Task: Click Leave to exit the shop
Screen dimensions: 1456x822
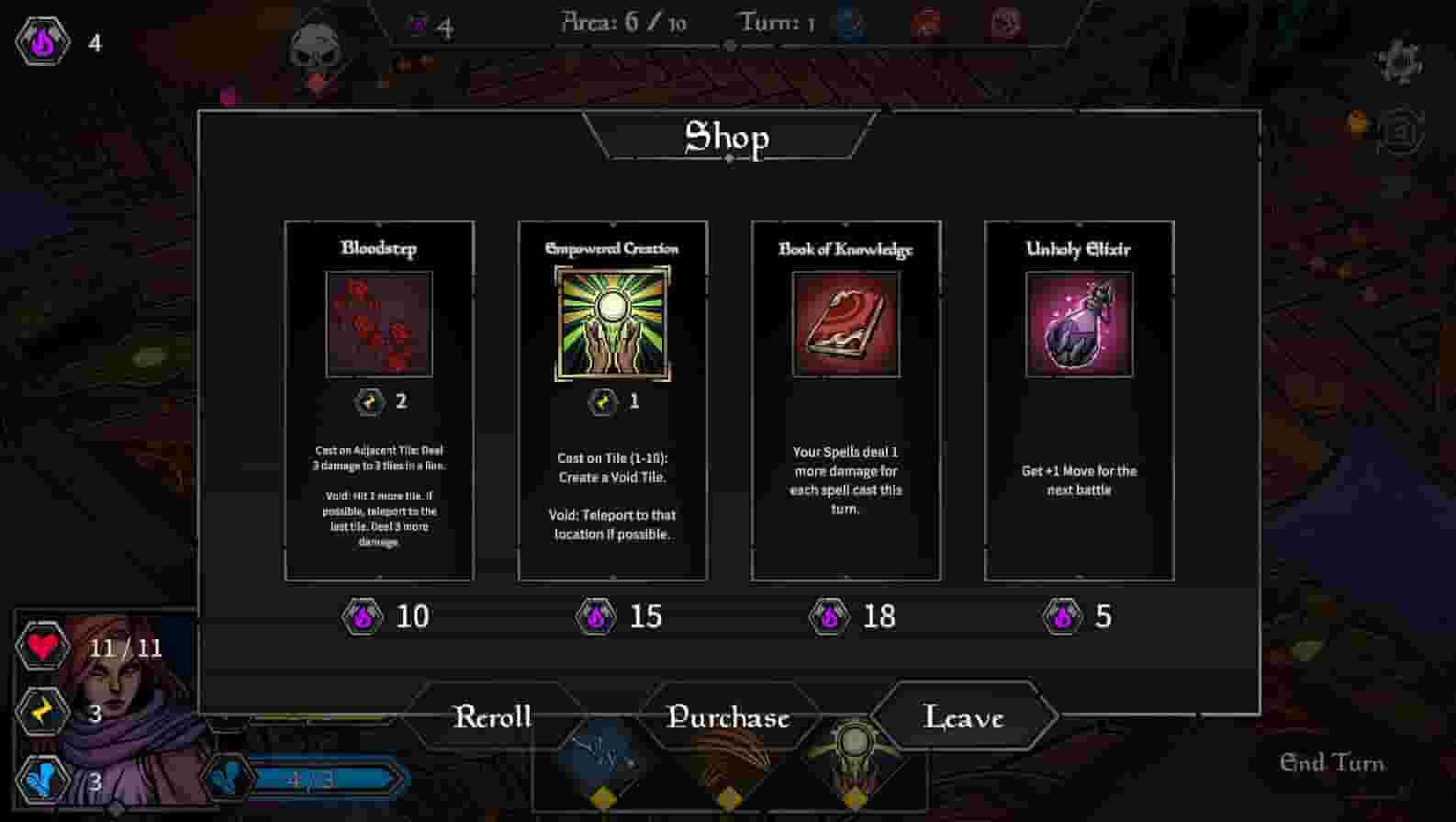Action: [964, 717]
